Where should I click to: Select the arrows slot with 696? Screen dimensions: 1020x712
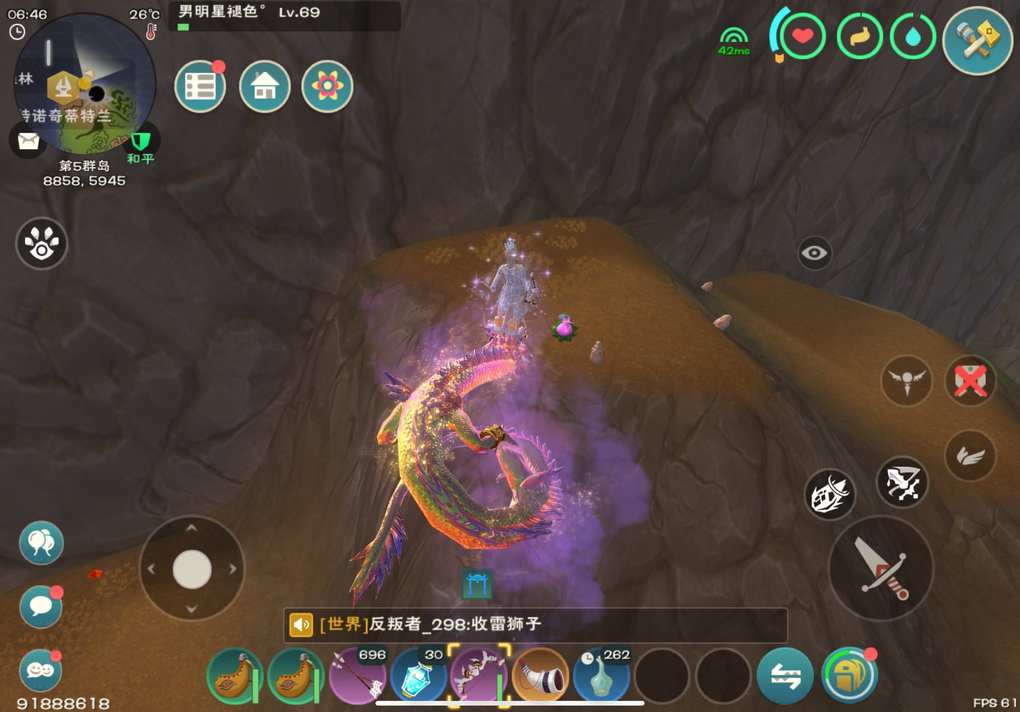point(359,676)
